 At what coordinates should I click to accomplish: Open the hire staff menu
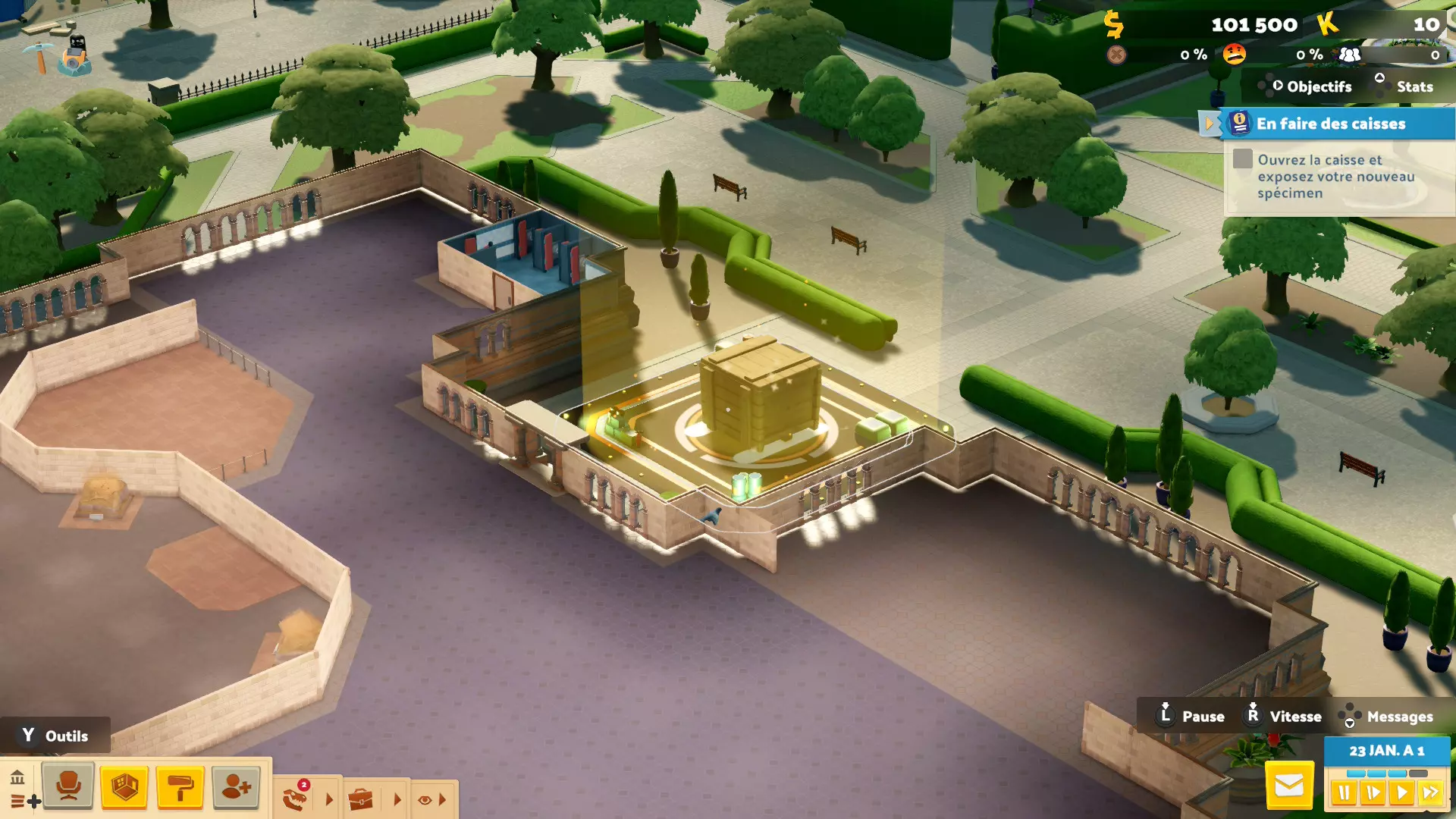click(x=236, y=786)
